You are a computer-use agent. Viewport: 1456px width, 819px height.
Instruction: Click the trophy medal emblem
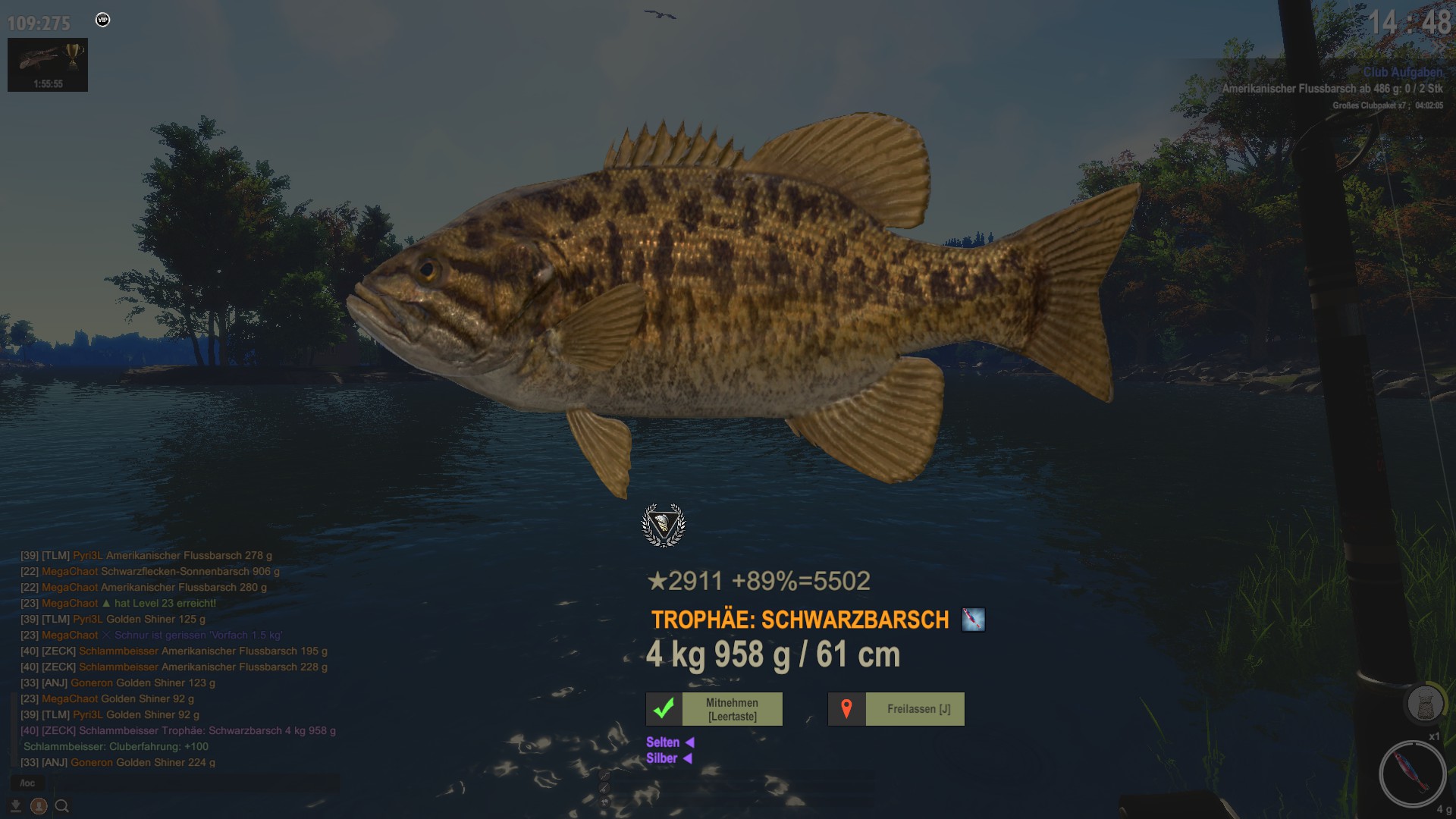click(x=664, y=525)
